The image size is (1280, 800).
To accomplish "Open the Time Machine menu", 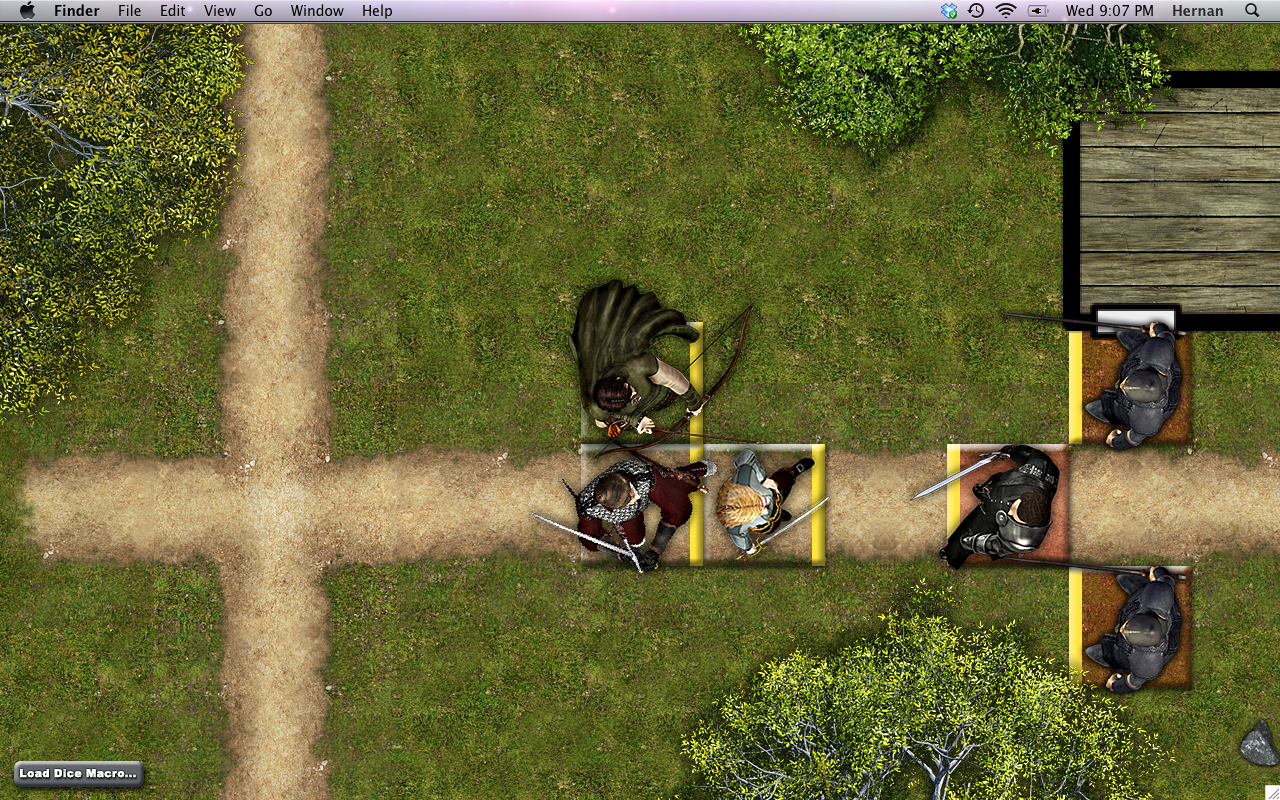I will 975,10.
